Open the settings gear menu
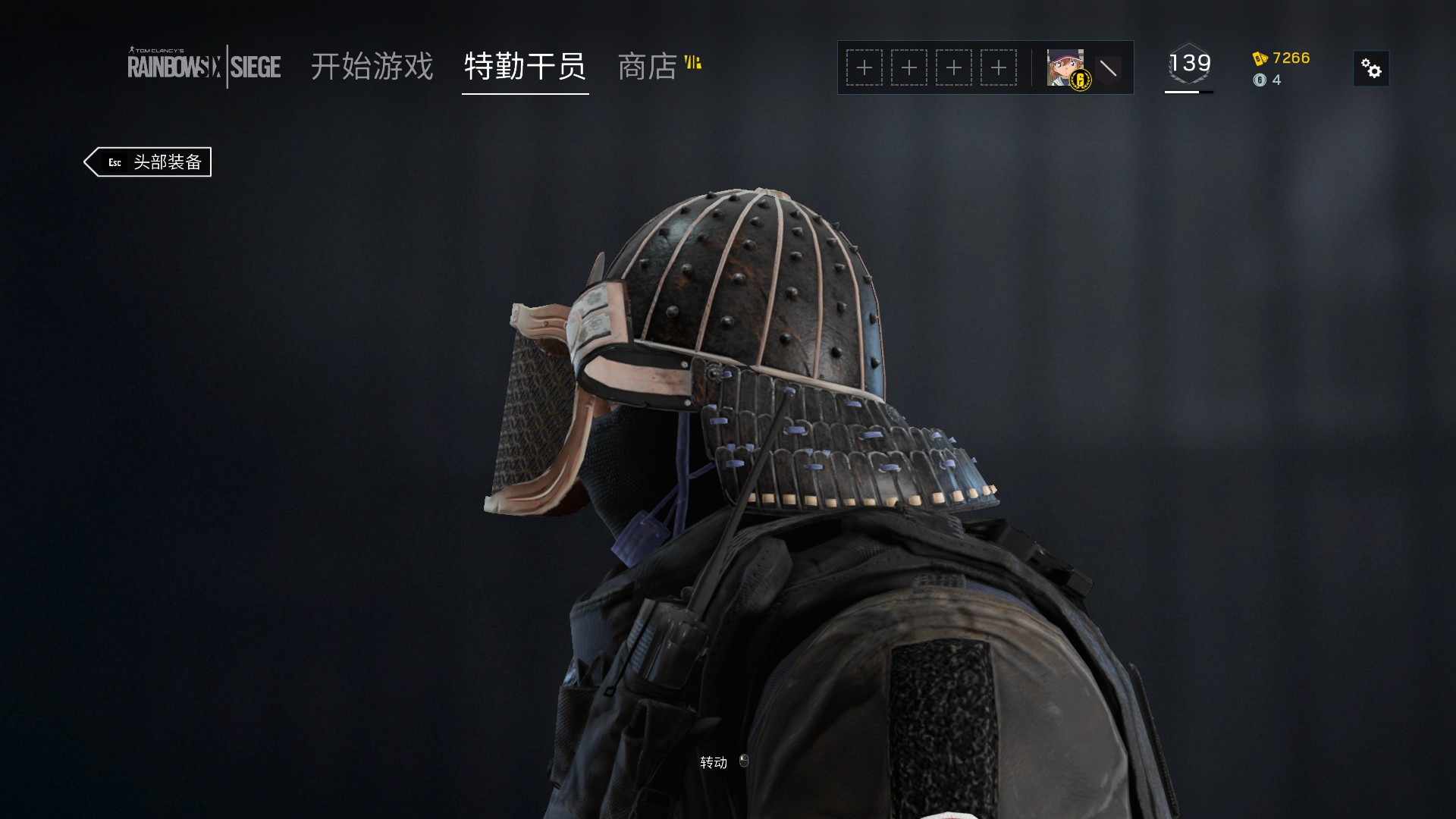The height and width of the screenshot is (819, 1456). [x=1371, y=69]
